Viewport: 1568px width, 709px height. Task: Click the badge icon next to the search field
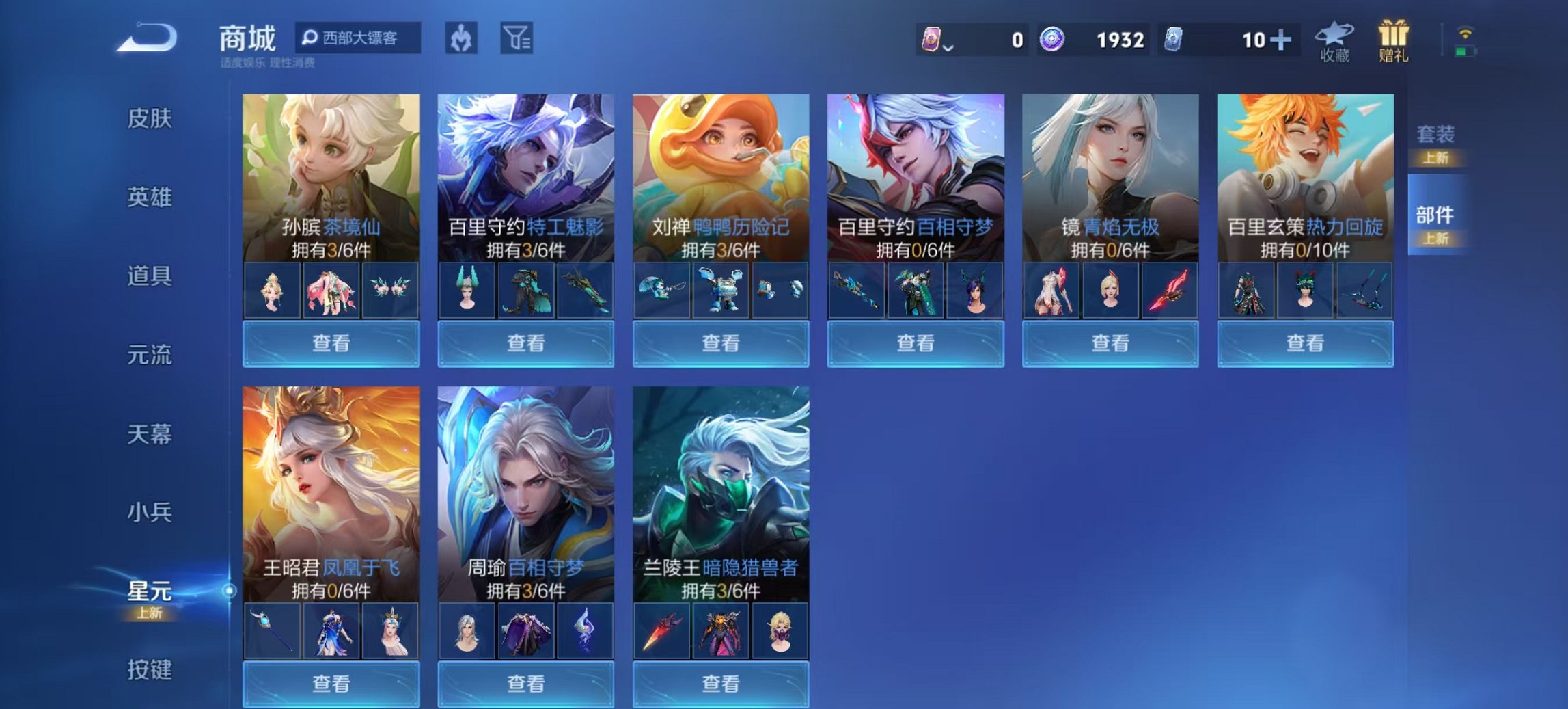[460, 38]
